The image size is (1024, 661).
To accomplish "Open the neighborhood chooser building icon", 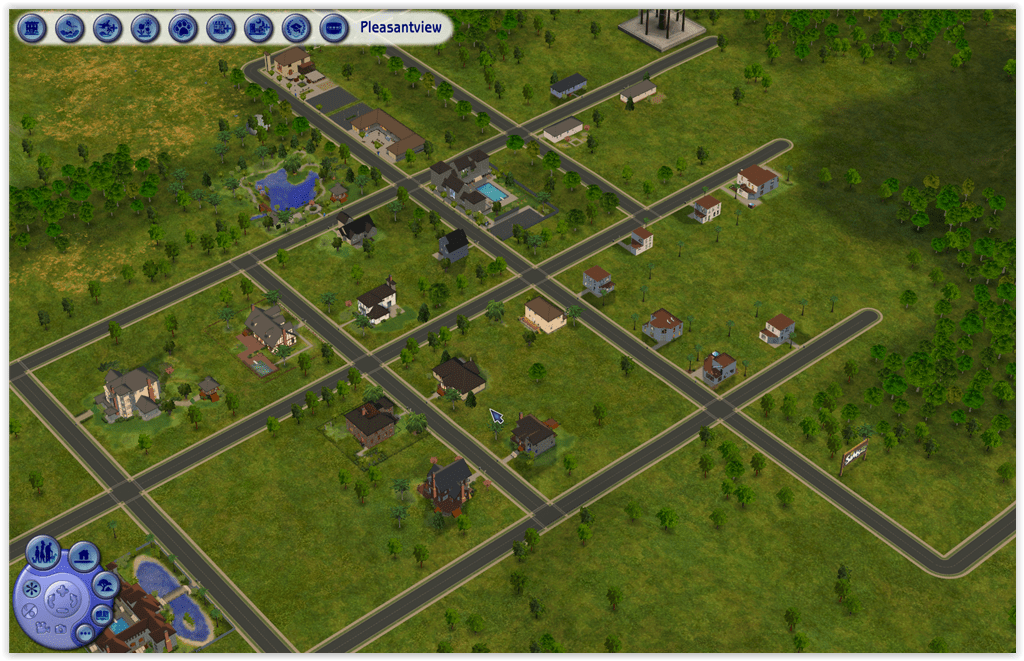I will tap(32, 27).
